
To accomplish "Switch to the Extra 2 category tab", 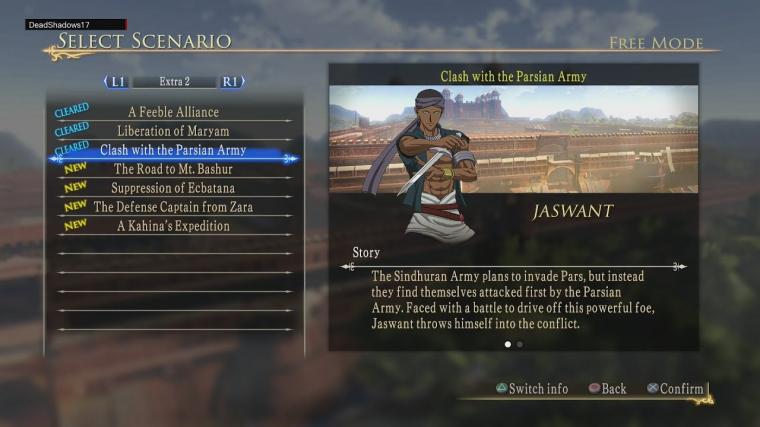I will point(174,82).
